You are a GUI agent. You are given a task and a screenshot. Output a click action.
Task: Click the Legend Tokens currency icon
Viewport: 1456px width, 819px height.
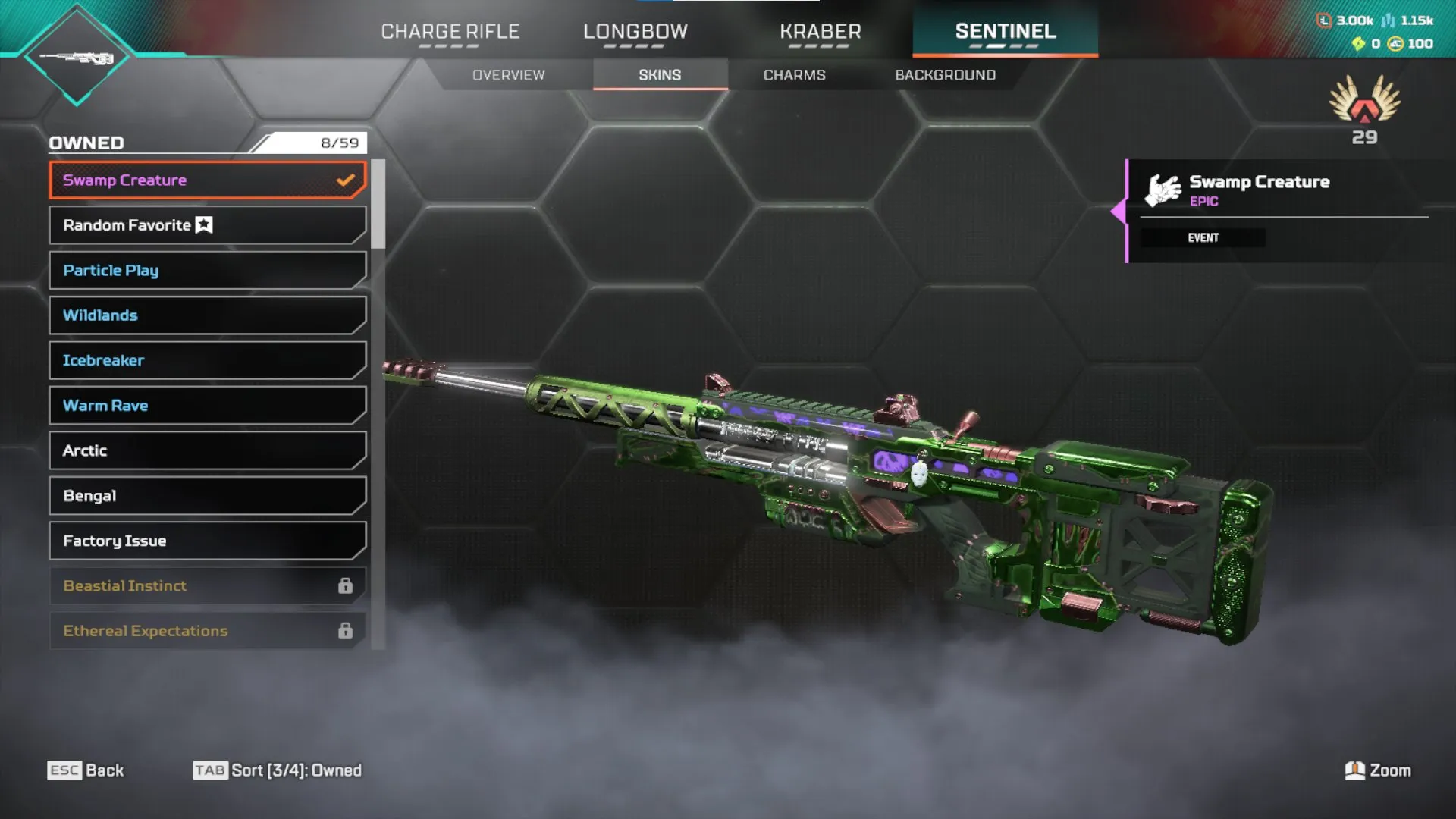1326,20
